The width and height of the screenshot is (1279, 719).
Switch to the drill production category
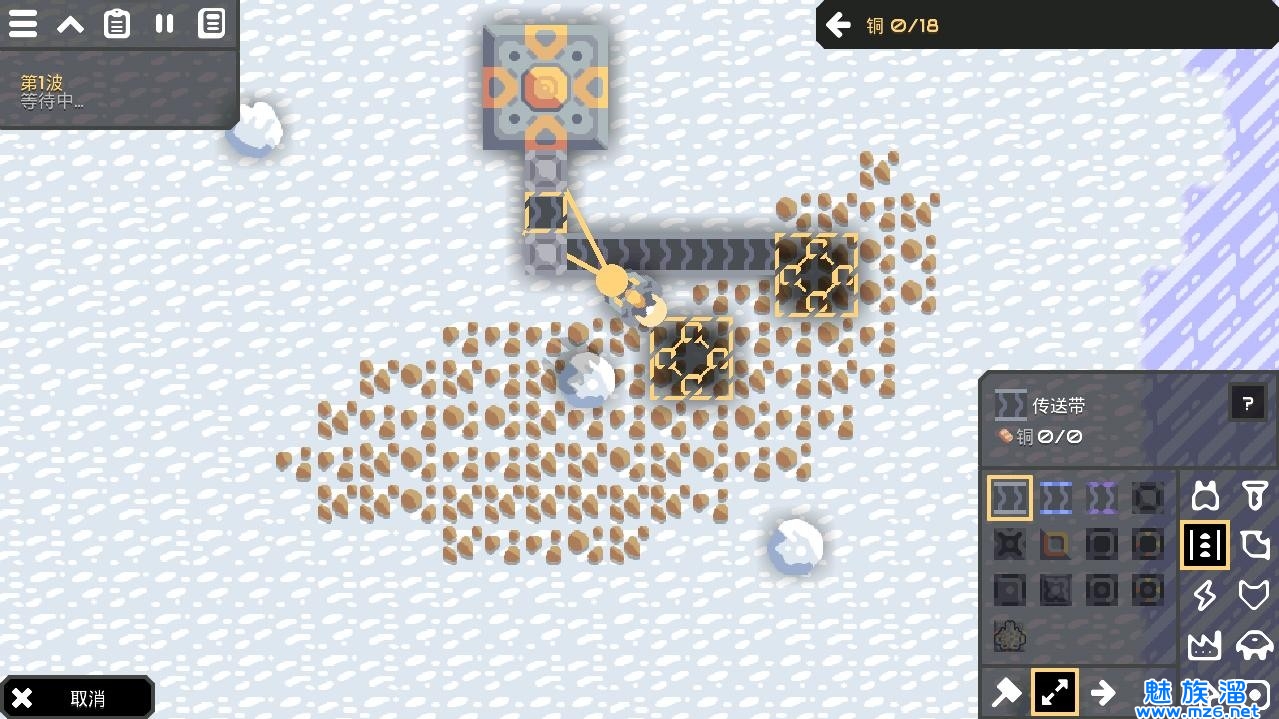point(1254,496)
